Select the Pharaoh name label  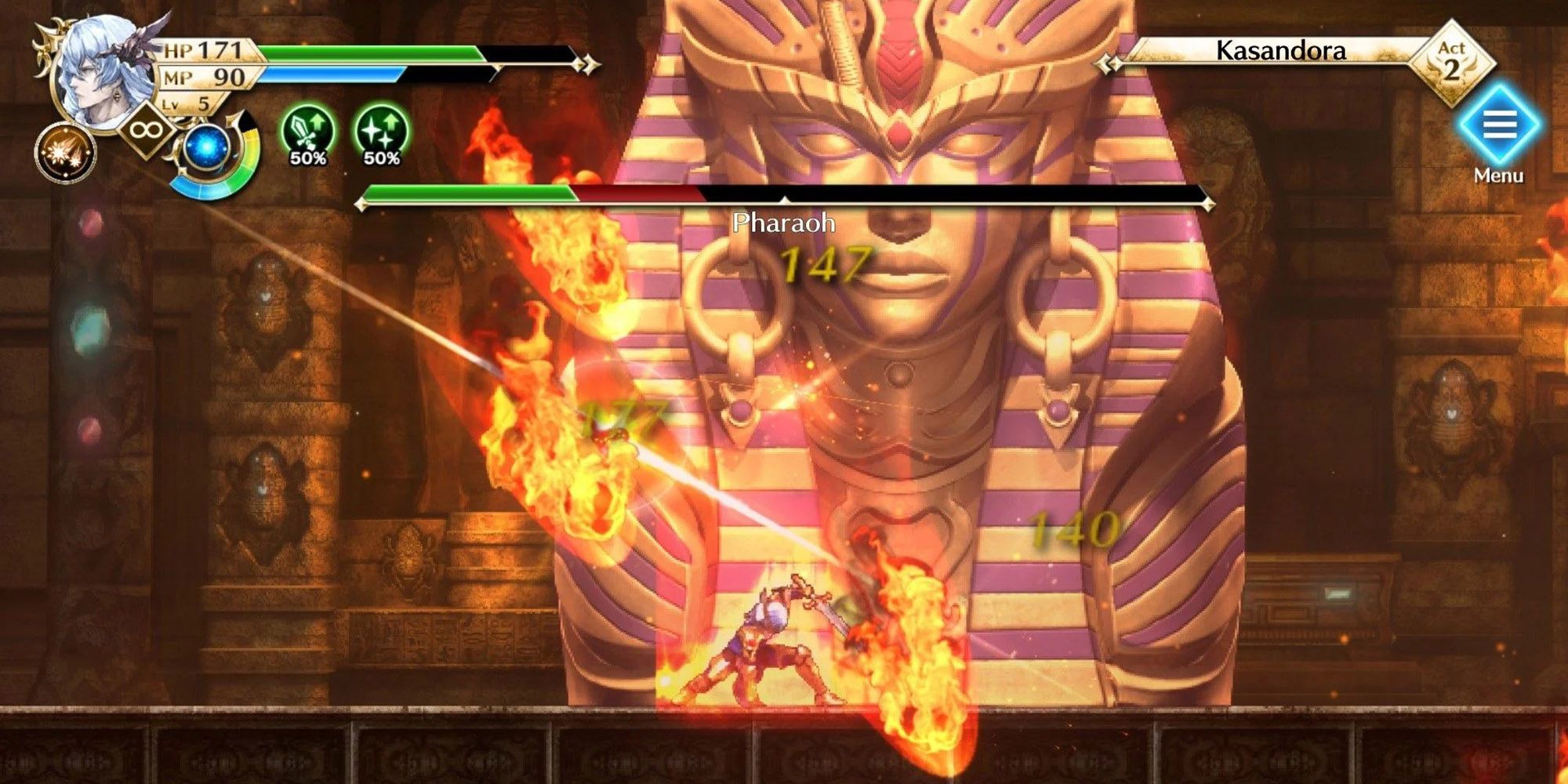(782, 223)
